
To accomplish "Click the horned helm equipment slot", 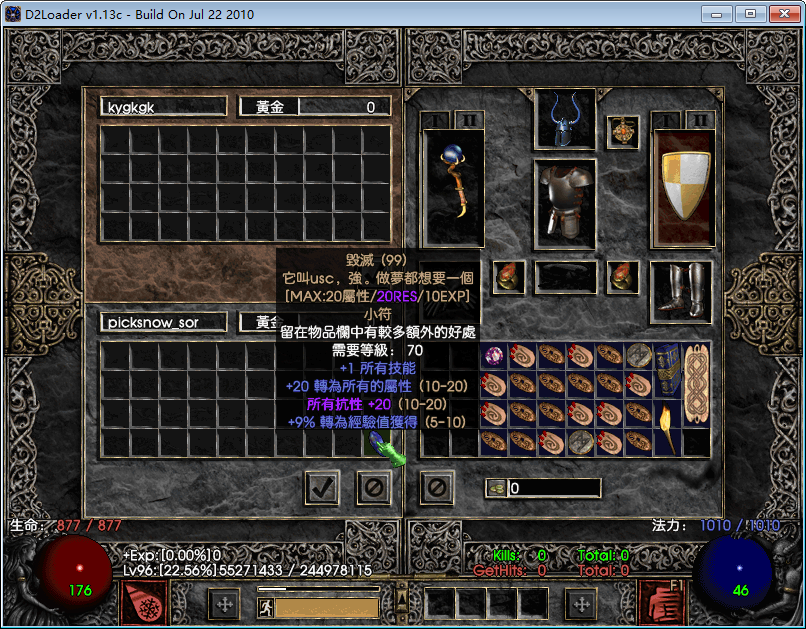I will coord(565,119).
